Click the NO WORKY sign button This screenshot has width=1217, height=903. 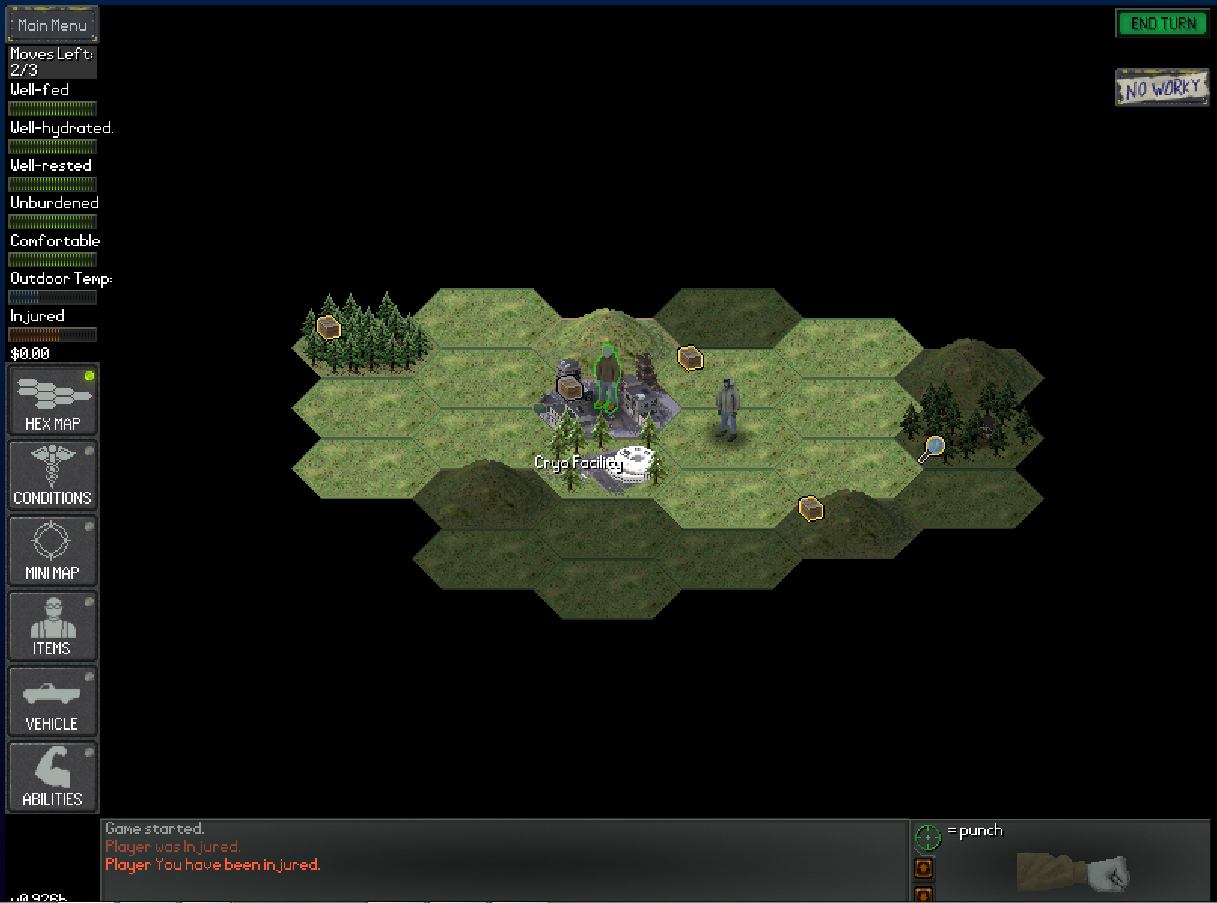tap(1161, 88)
